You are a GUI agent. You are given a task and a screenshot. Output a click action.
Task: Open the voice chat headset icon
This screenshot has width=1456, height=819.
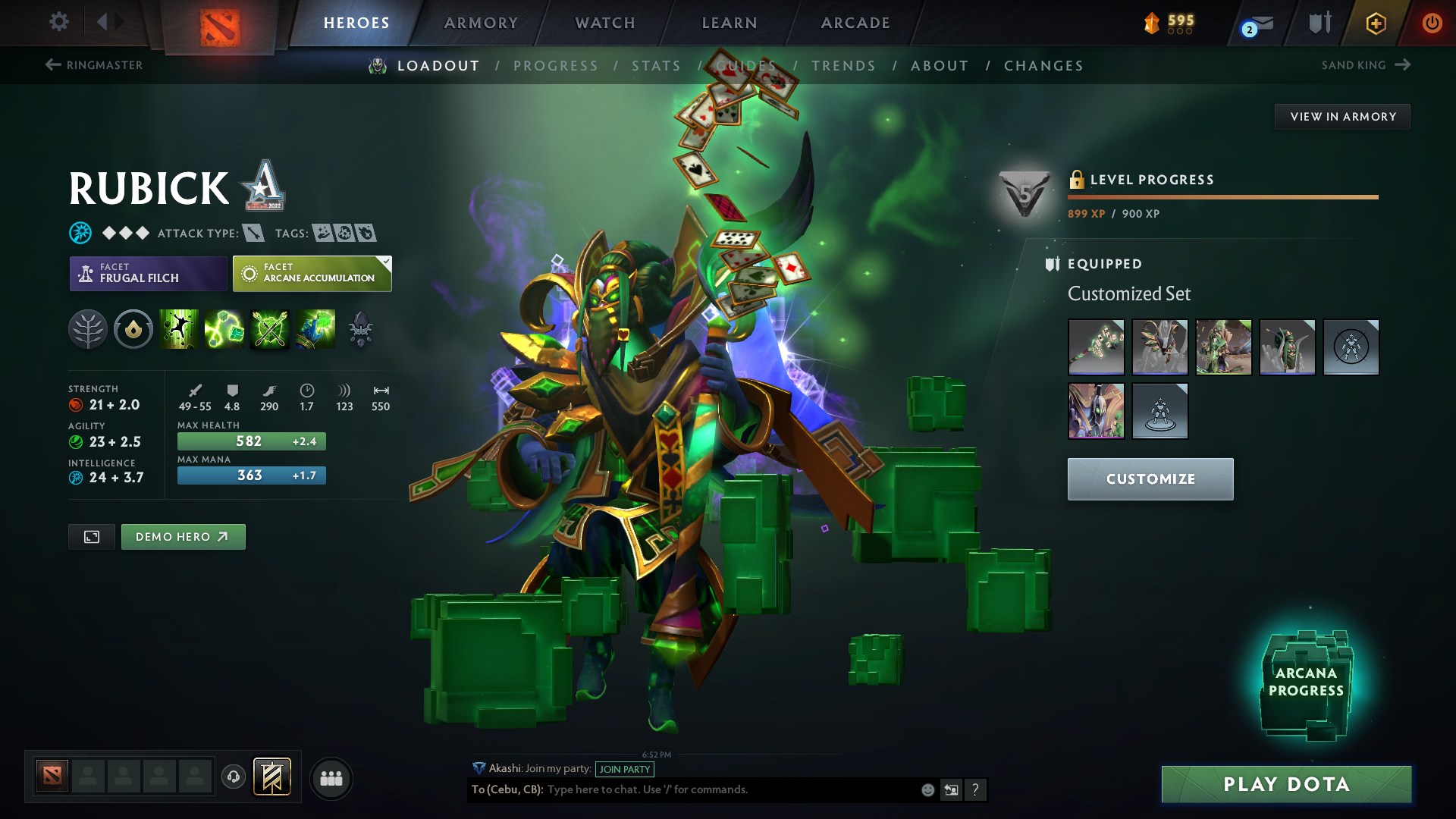[x=233, y=778]
